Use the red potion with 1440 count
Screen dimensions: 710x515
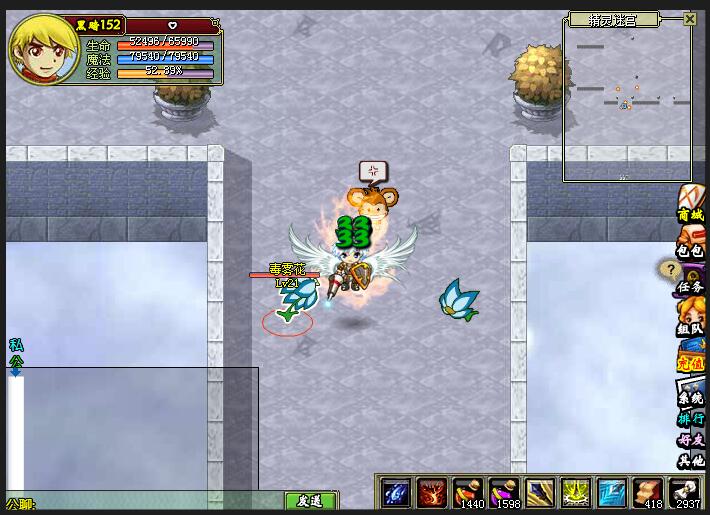coord(468,493)
